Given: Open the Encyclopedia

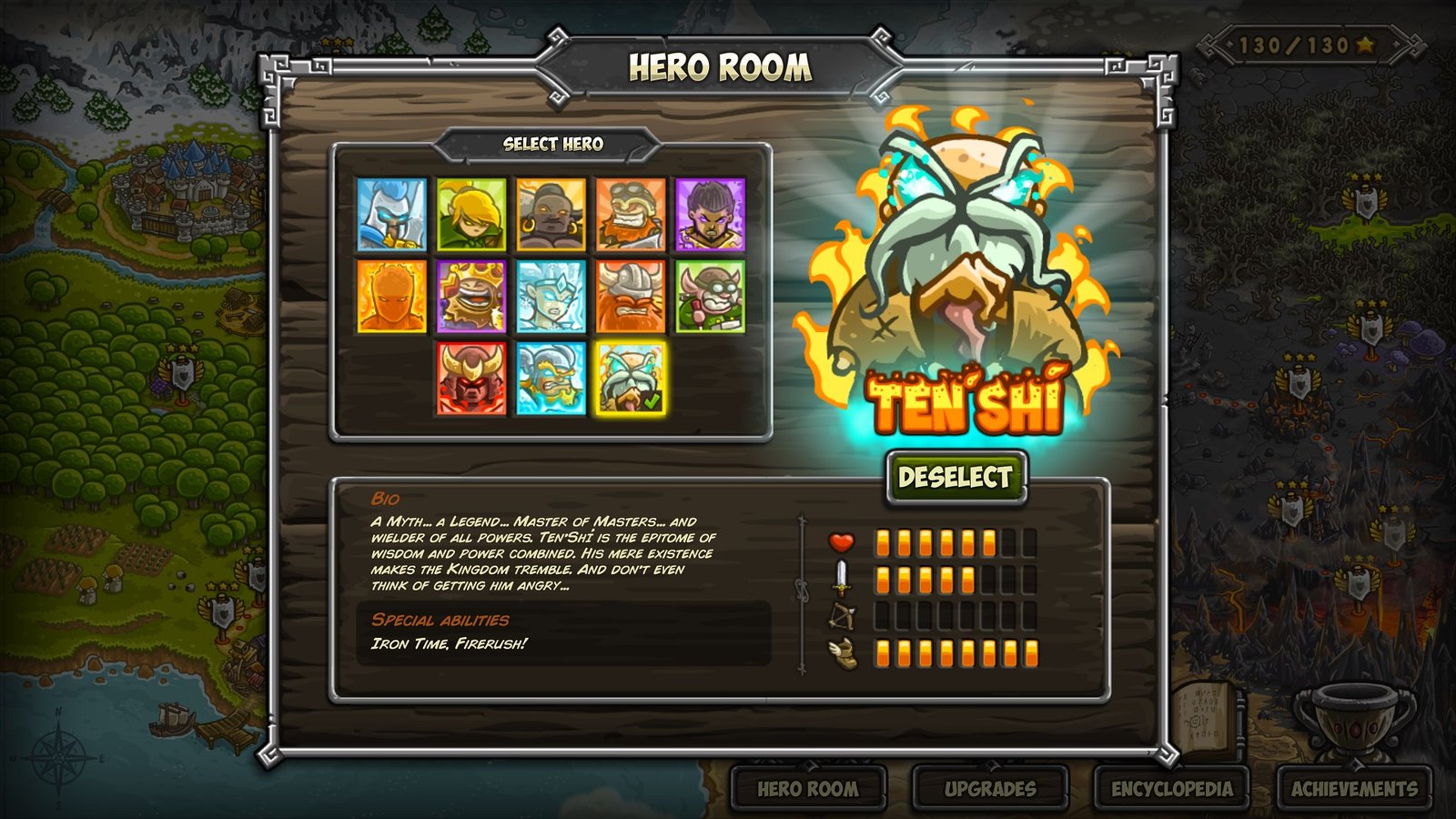Looking at the screenshot, I should tap(1172, 788).
